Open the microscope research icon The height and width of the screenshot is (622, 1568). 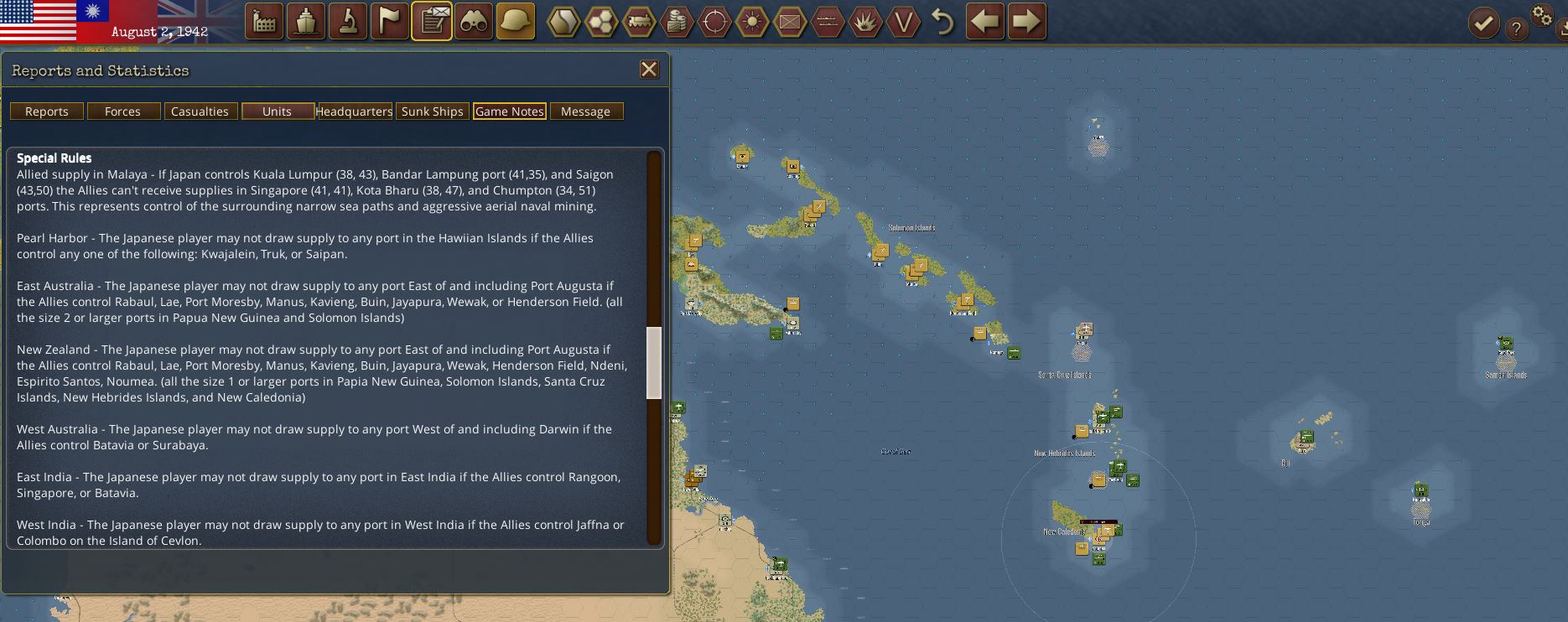point(348,22)
